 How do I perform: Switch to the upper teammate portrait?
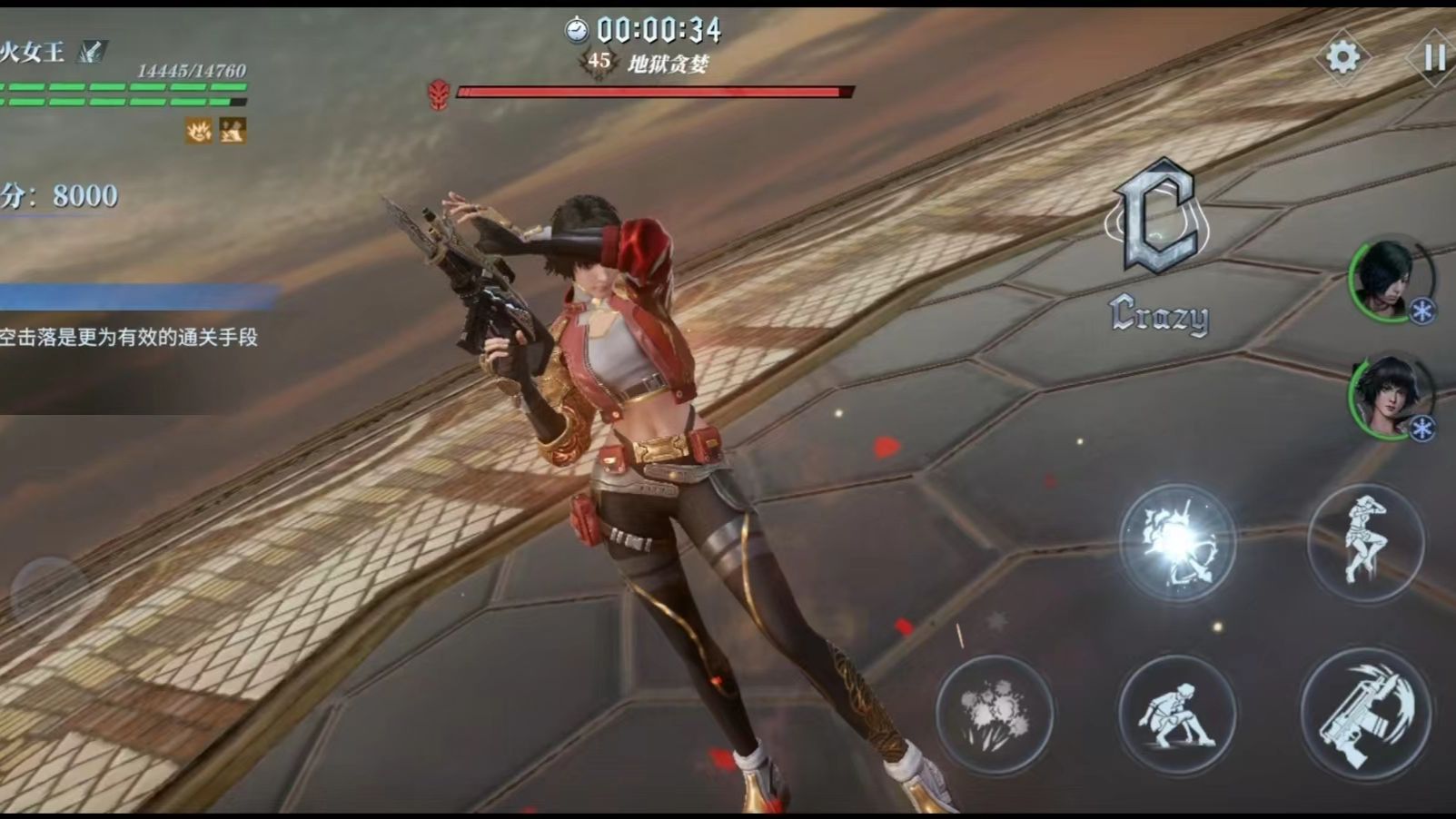(1388, 278)
